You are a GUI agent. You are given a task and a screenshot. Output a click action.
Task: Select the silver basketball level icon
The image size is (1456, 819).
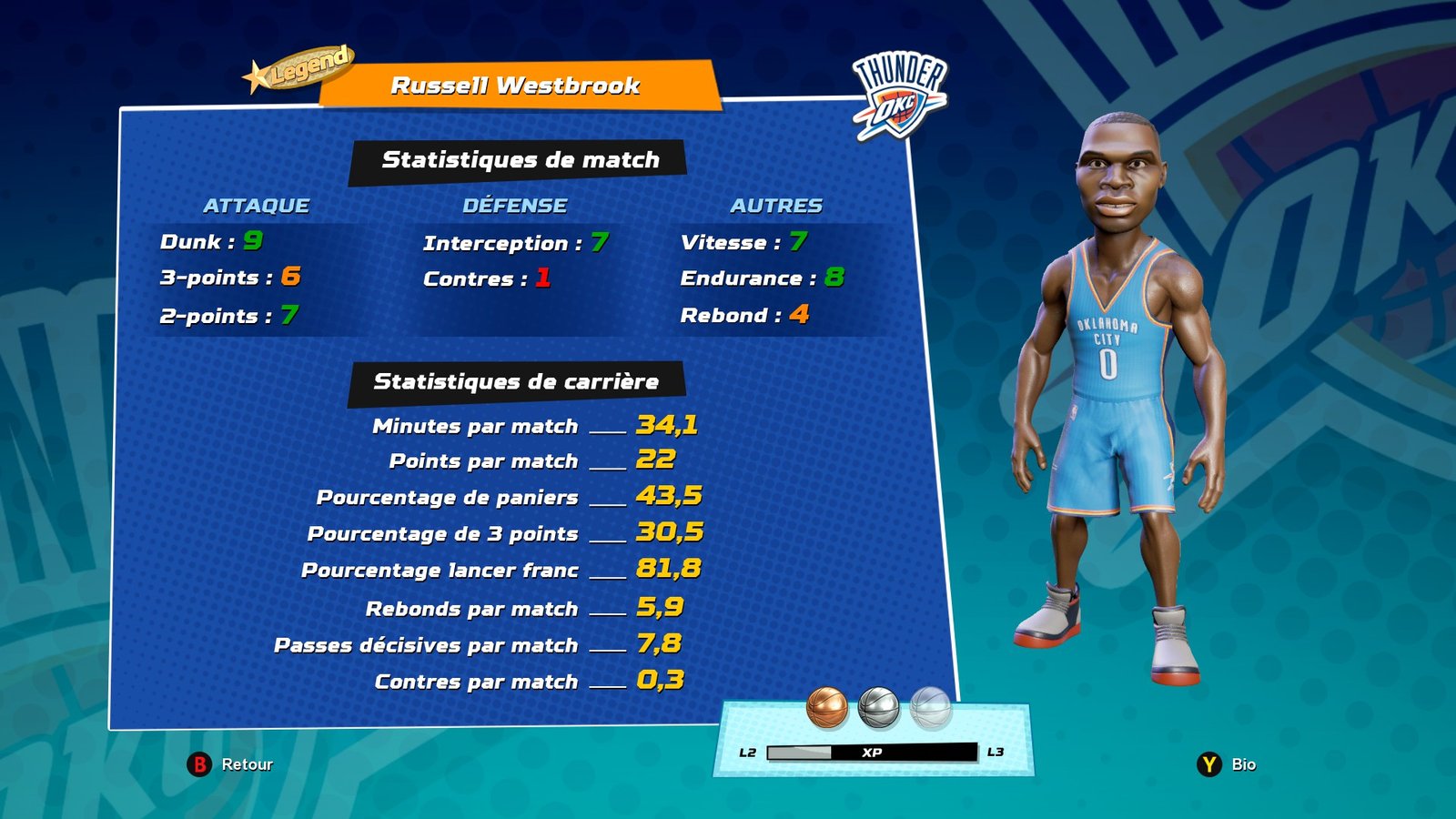pos(878,708)
